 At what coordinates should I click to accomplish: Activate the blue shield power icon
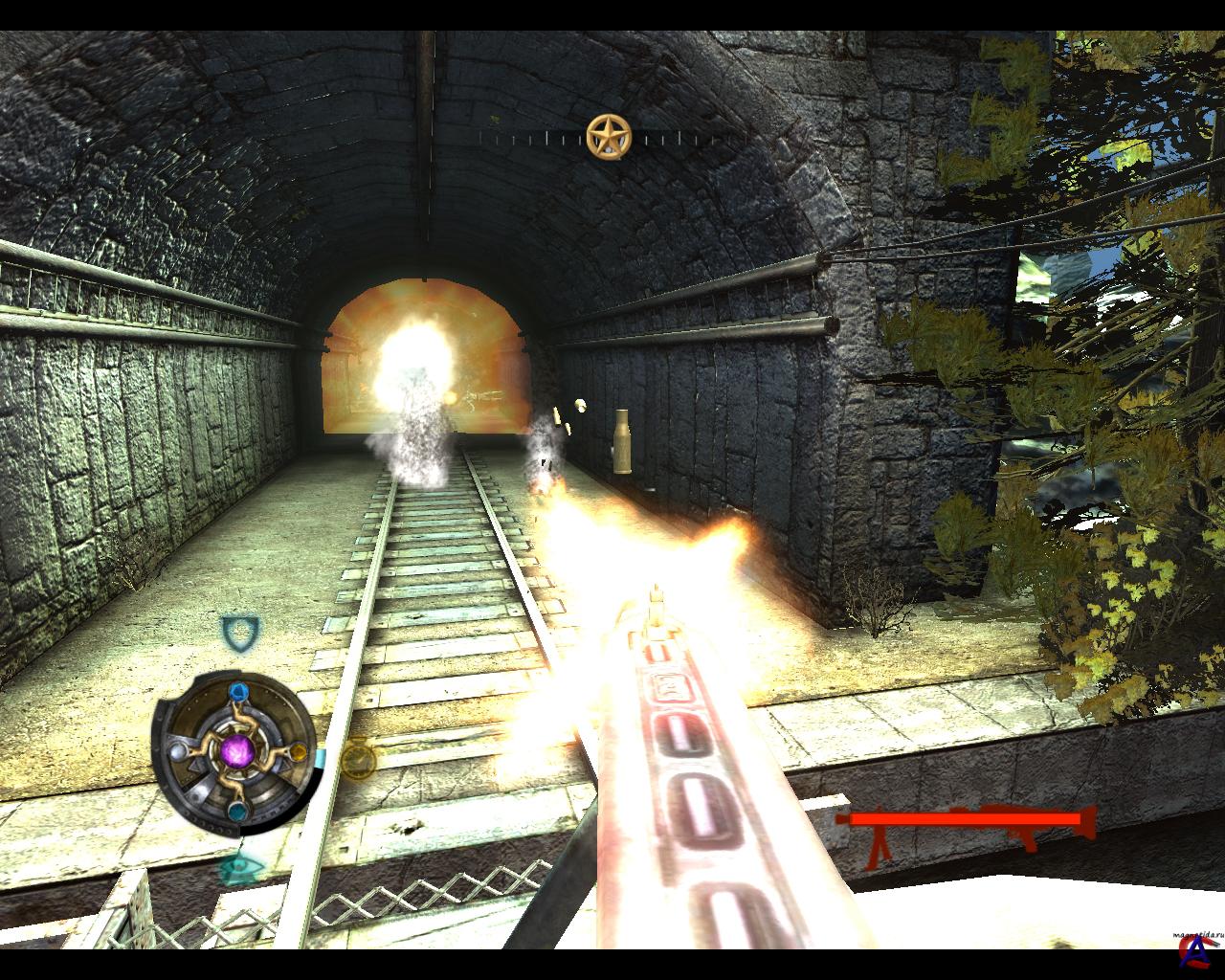tap(239, 631)
